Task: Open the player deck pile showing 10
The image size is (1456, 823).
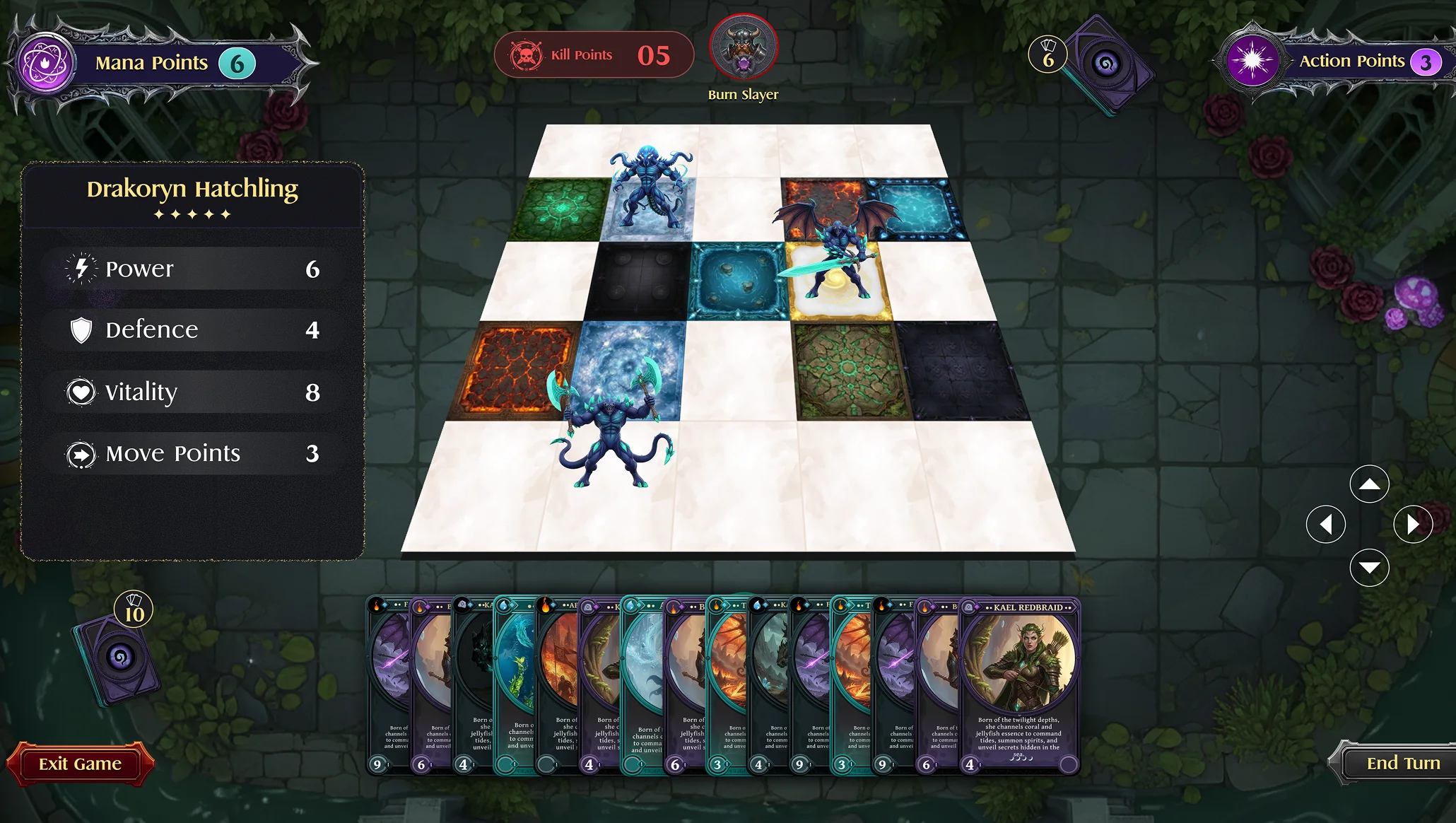Action: 117,658
